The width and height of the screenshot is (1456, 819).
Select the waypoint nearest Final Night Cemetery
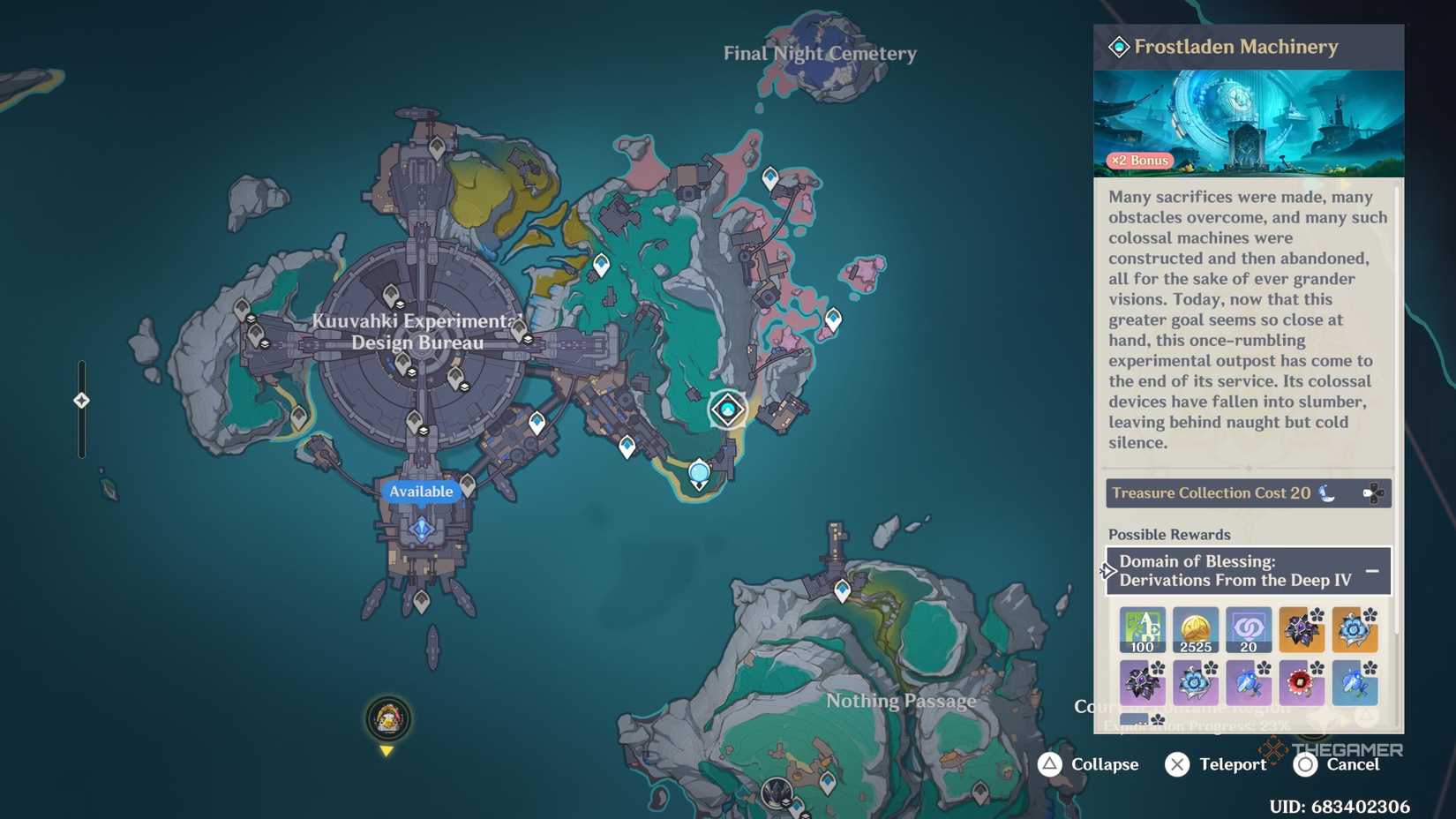point(770,178)
